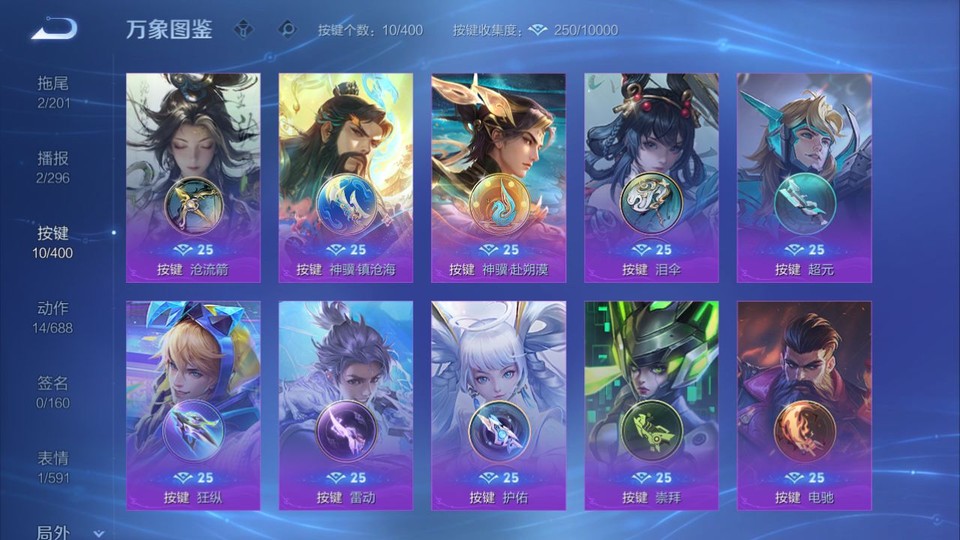Select the 按键 category tab
Image resolution: width=960 pixels, height=540 pixels.
(54, 242)
